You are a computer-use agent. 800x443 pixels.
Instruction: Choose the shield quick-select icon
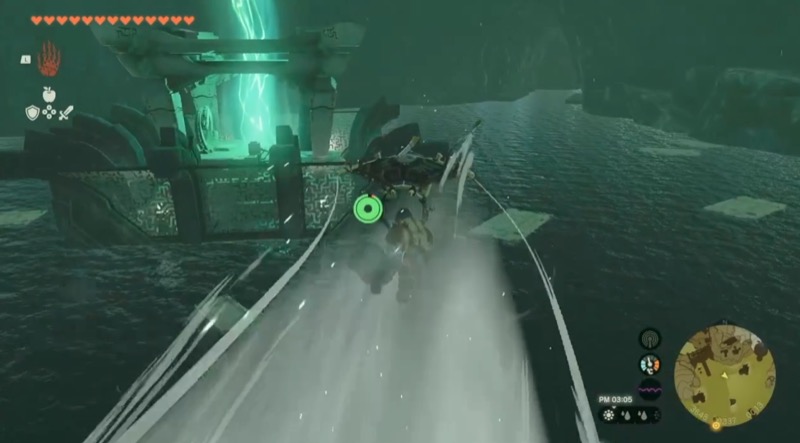click(x=32, y=113)
